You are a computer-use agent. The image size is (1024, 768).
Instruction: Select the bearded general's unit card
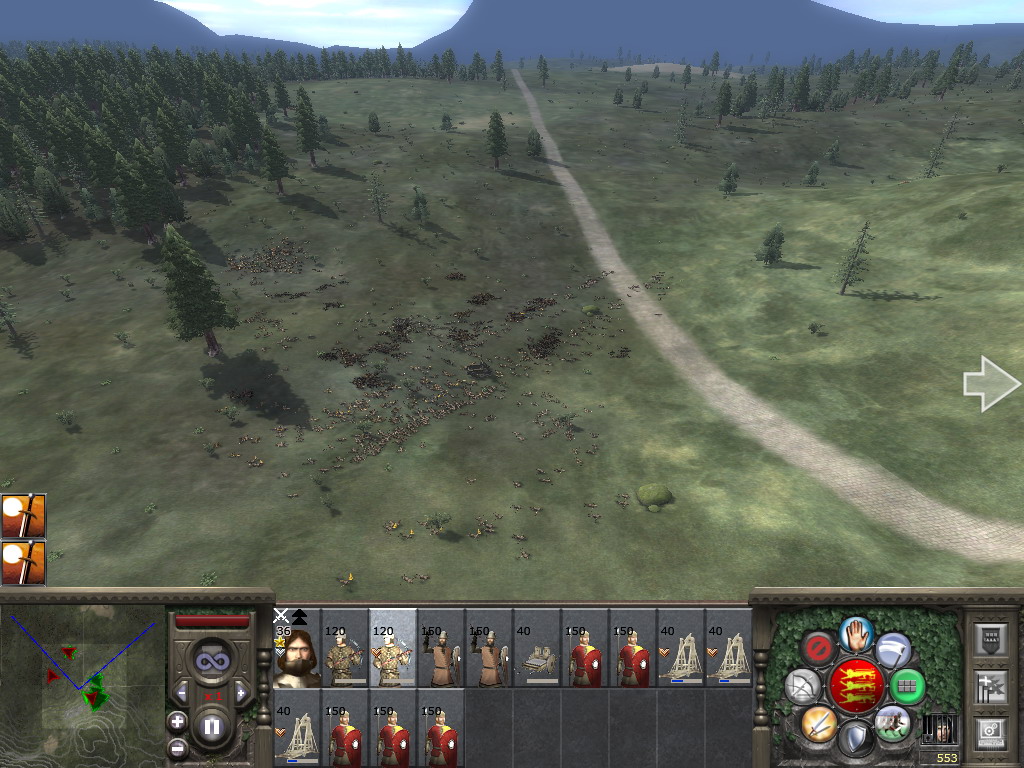296,656
